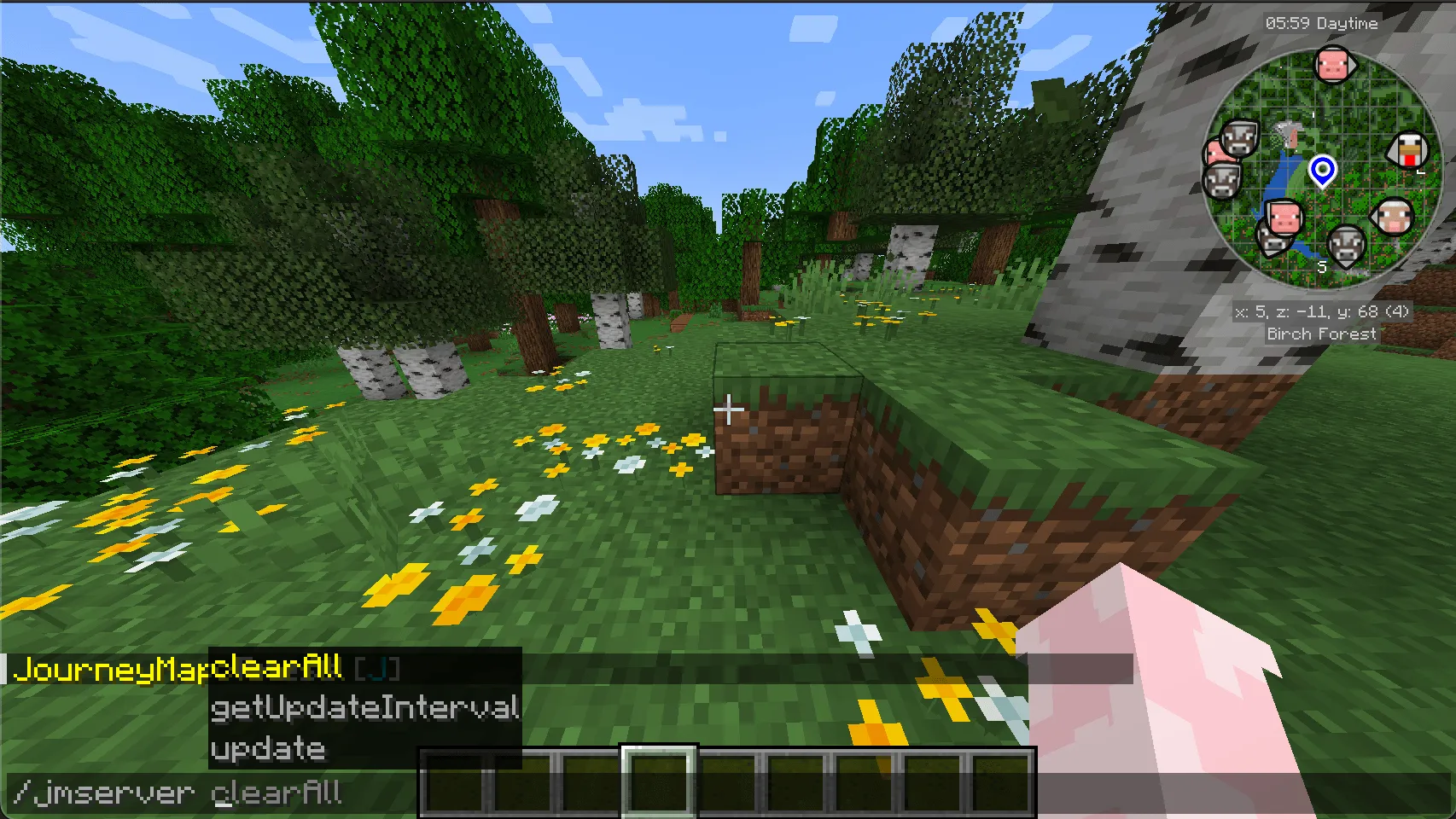Click the [J] keybind hint next to clearAll
The width and height of the screenshot is (1456, 819).
point(376,669)
